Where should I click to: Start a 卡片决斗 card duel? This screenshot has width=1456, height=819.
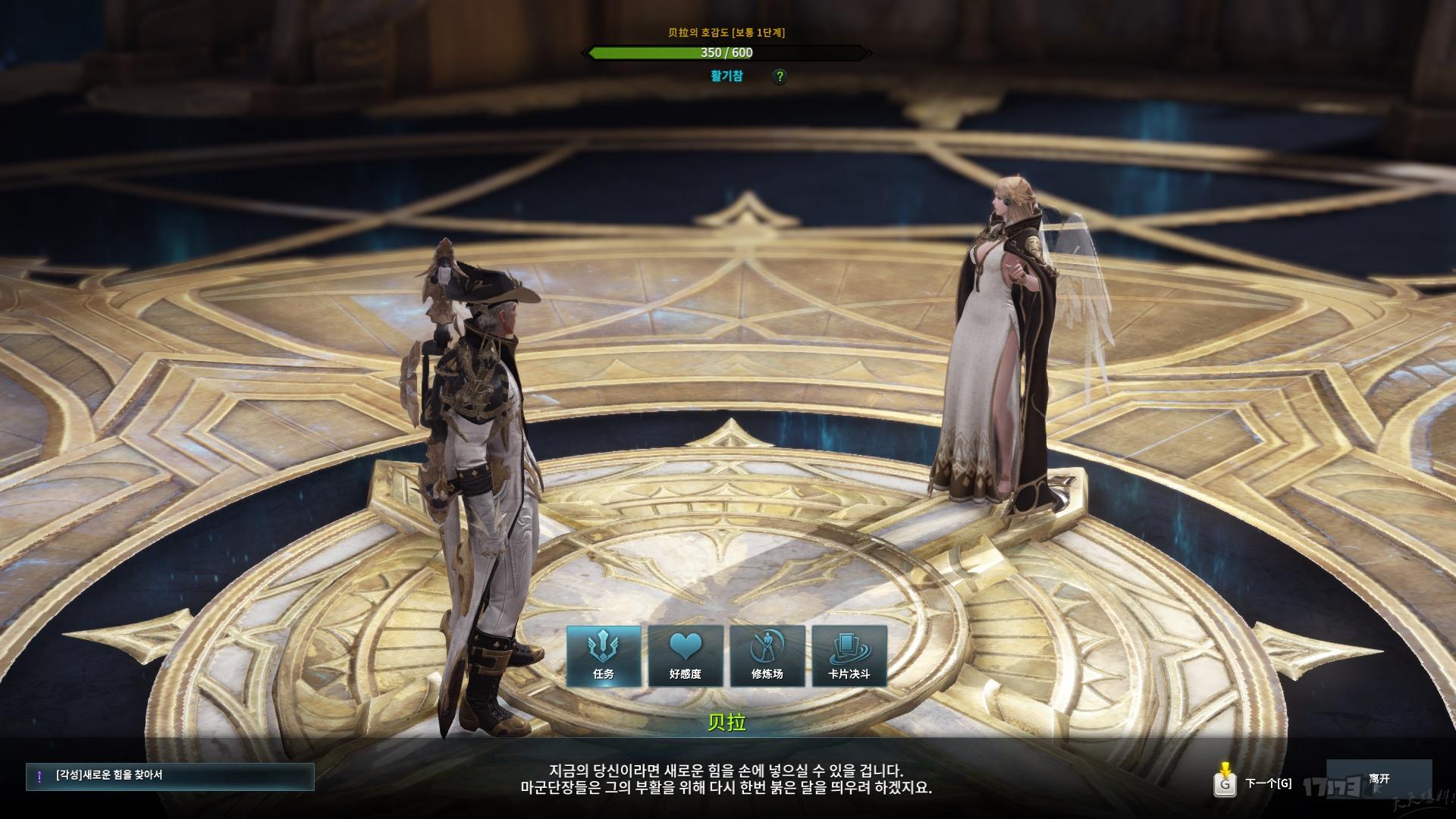849,656
